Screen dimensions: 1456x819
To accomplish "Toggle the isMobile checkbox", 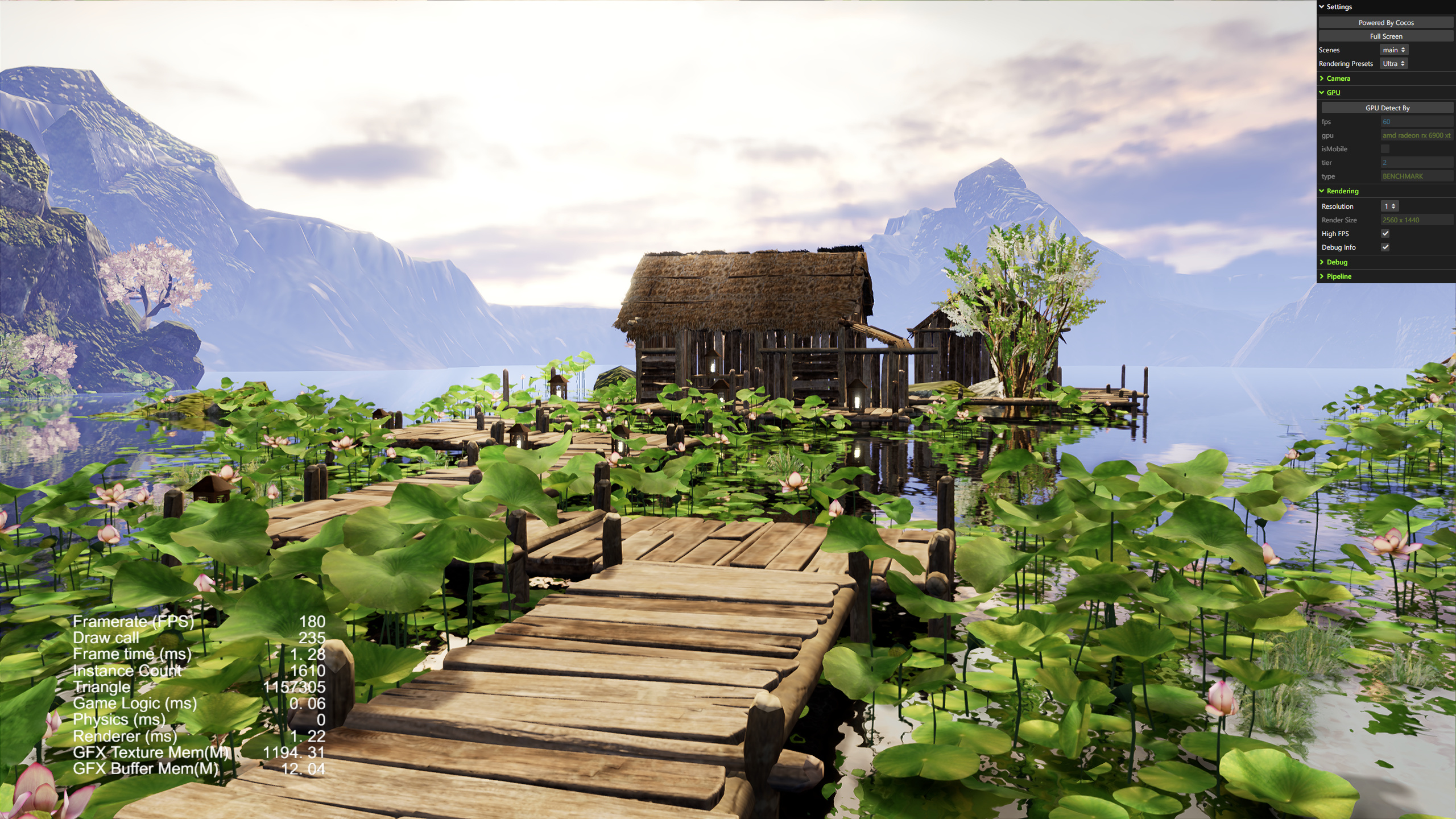I will [x=1385, y=149].
